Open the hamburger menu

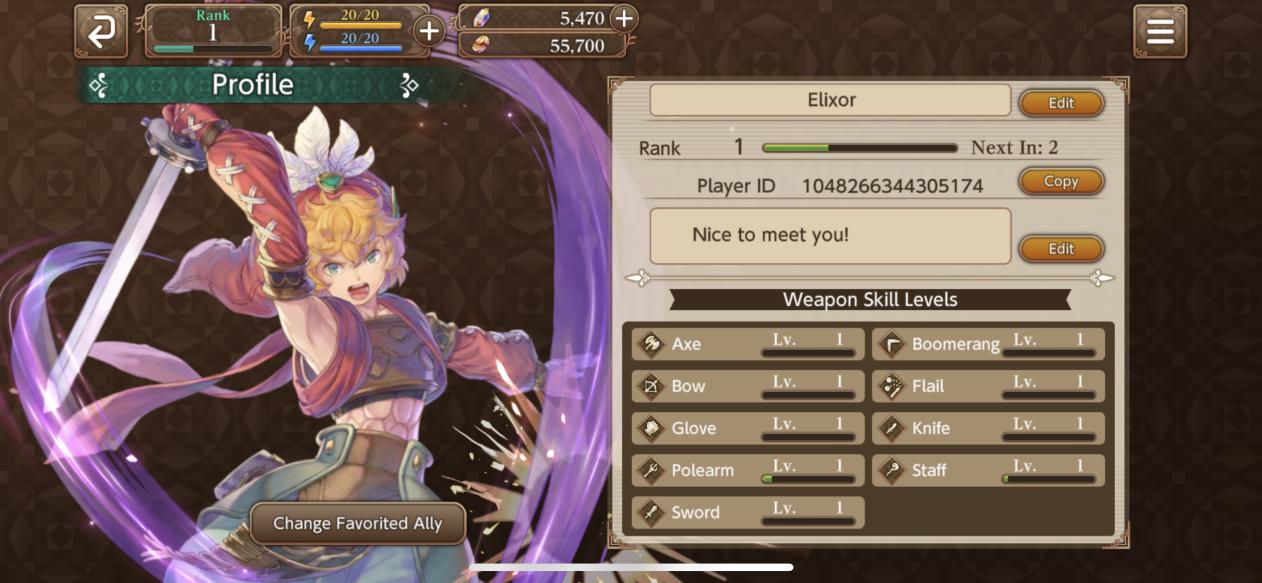pyautogui.click(x=1160, y=32)
